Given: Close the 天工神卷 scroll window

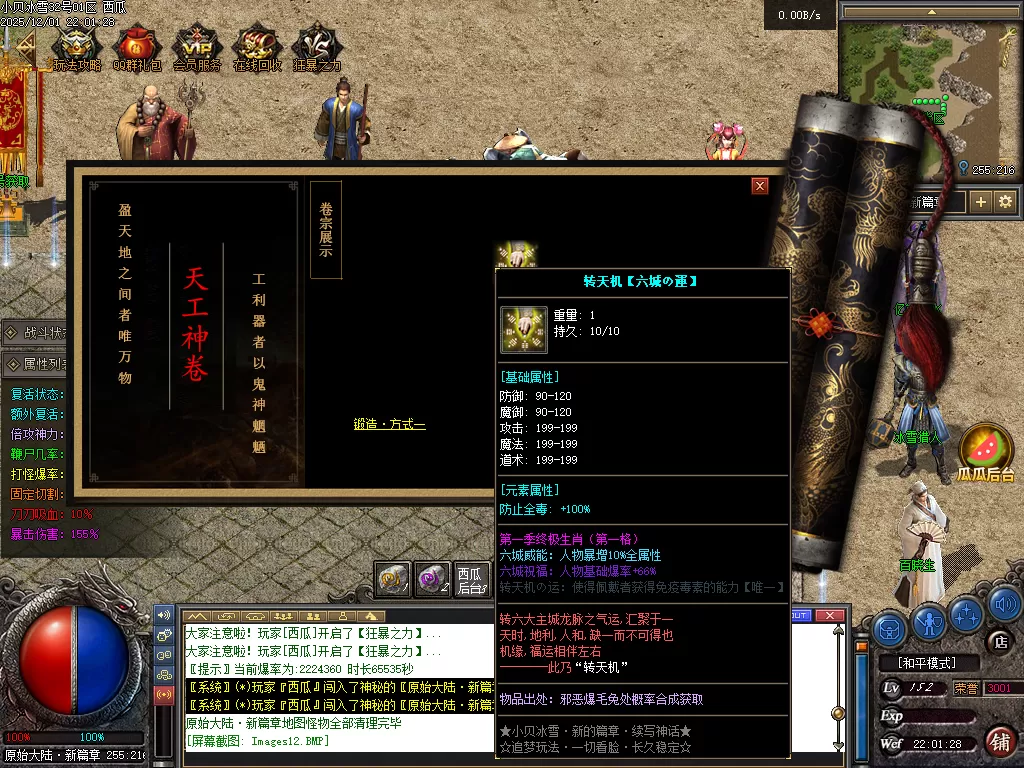Looking at the screenshot, I should (x=760, y=186).
